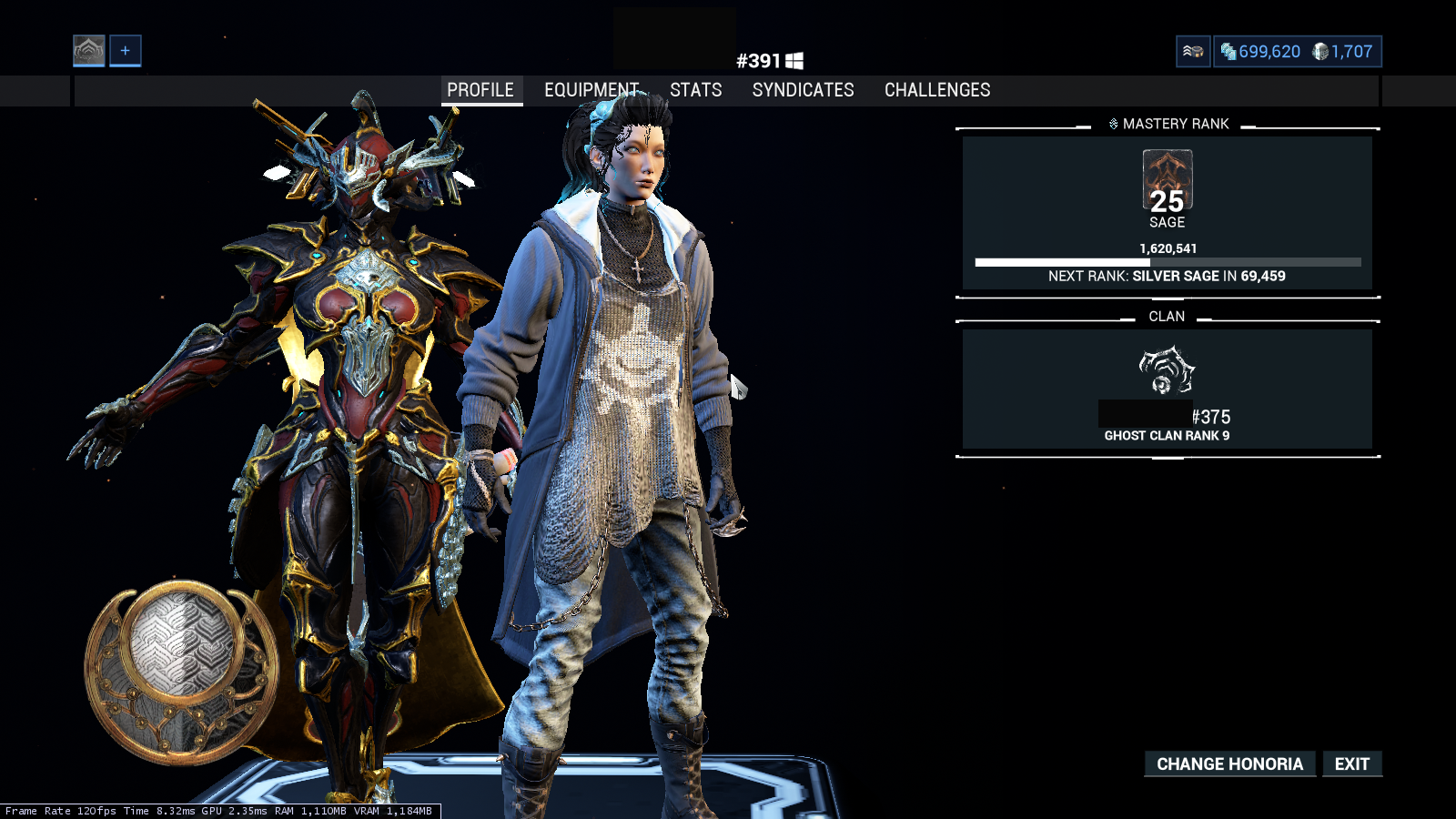The image size is (1456, 819).
Task: Open the Stats tab
Action: pos(695,90)
